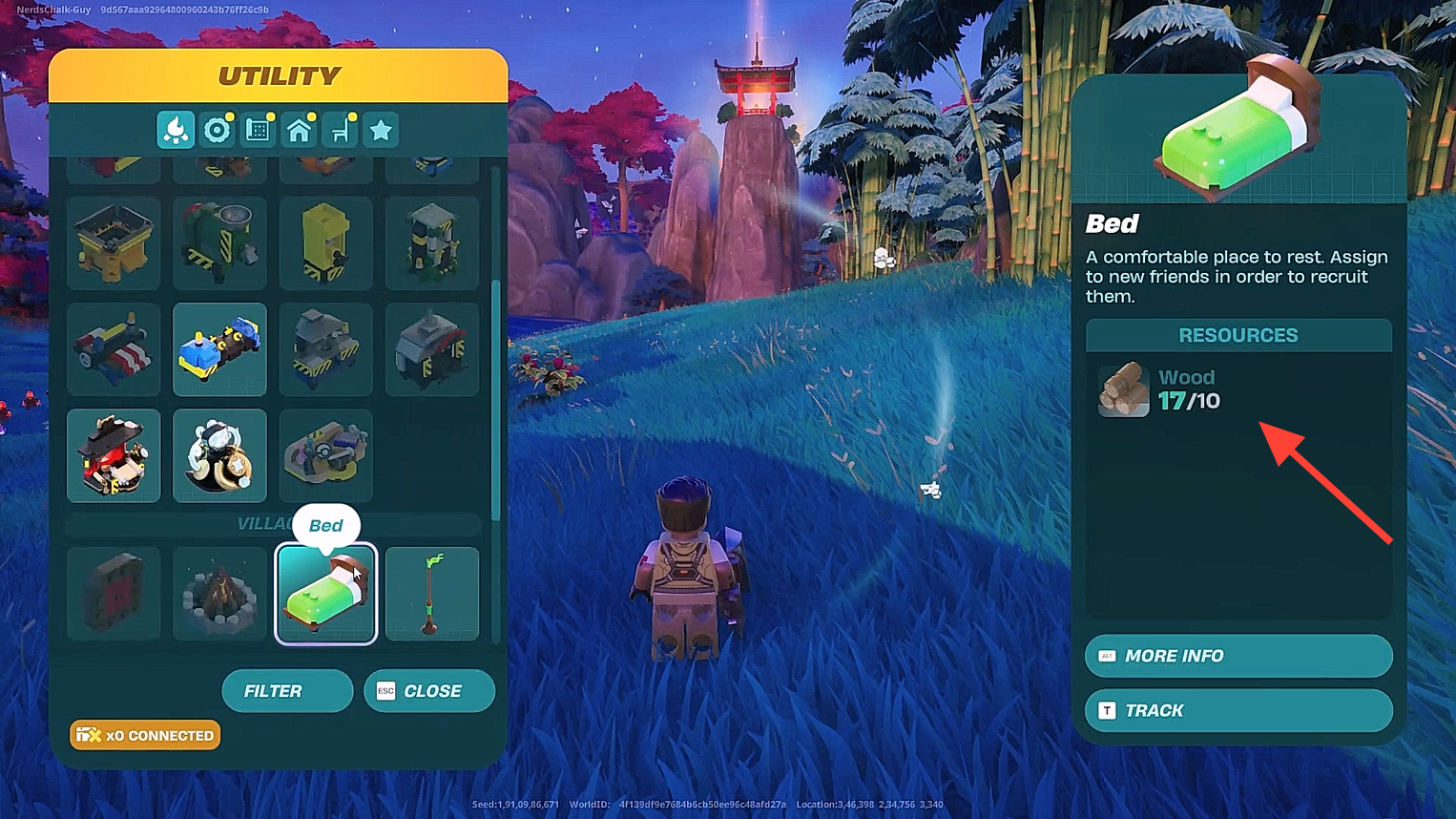This screenshot has width=1456, height=819.
Task: Pick the blue and yellow station item
Action: tap(219, 349)
